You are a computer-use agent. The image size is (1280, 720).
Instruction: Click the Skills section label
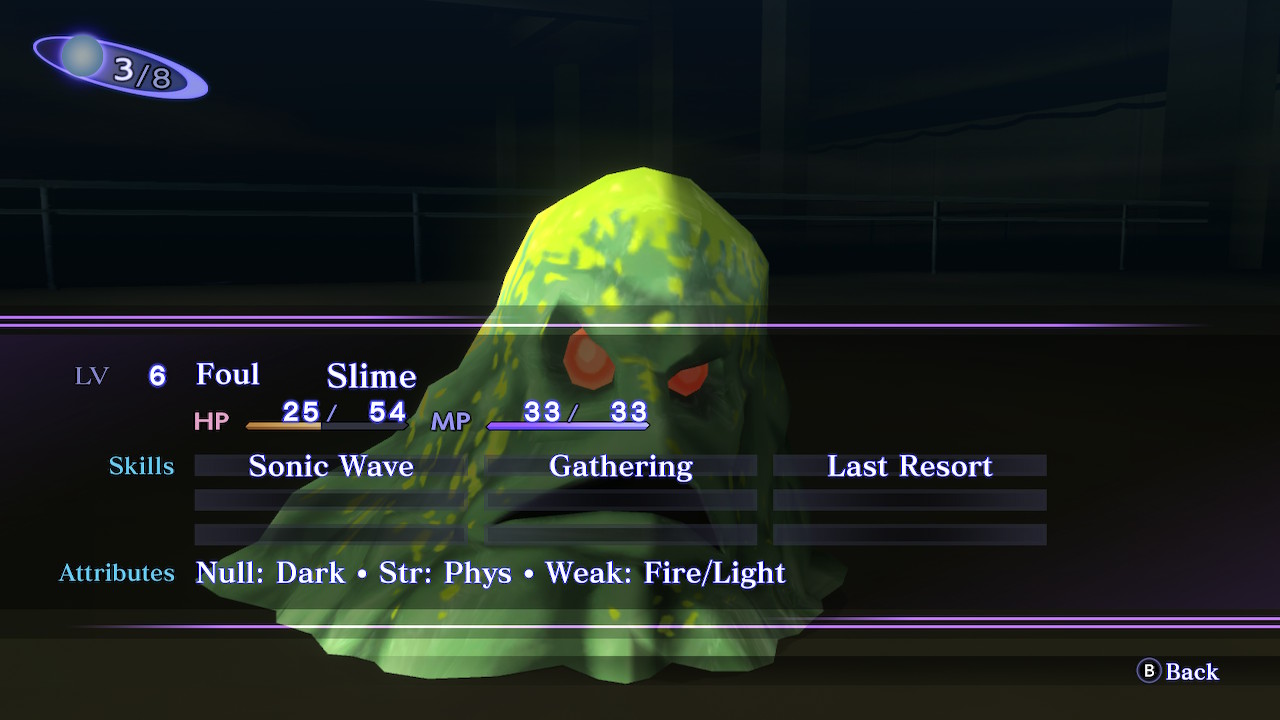point(141,466)
